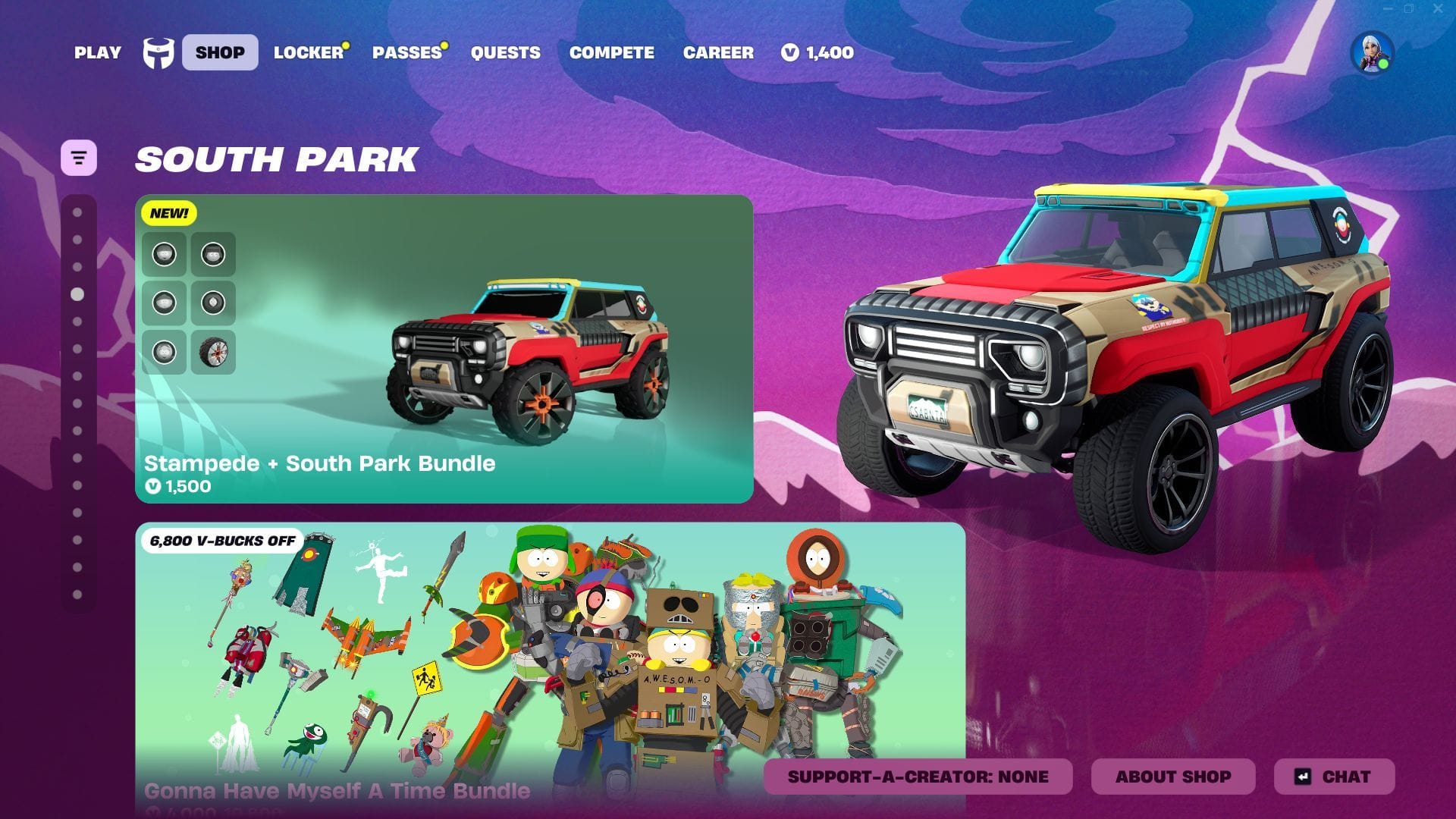Screen dimensions: 1456x819
Task: Click the SUPPORT-A-CREATOR: NONE button
Action: coord(918,776)
